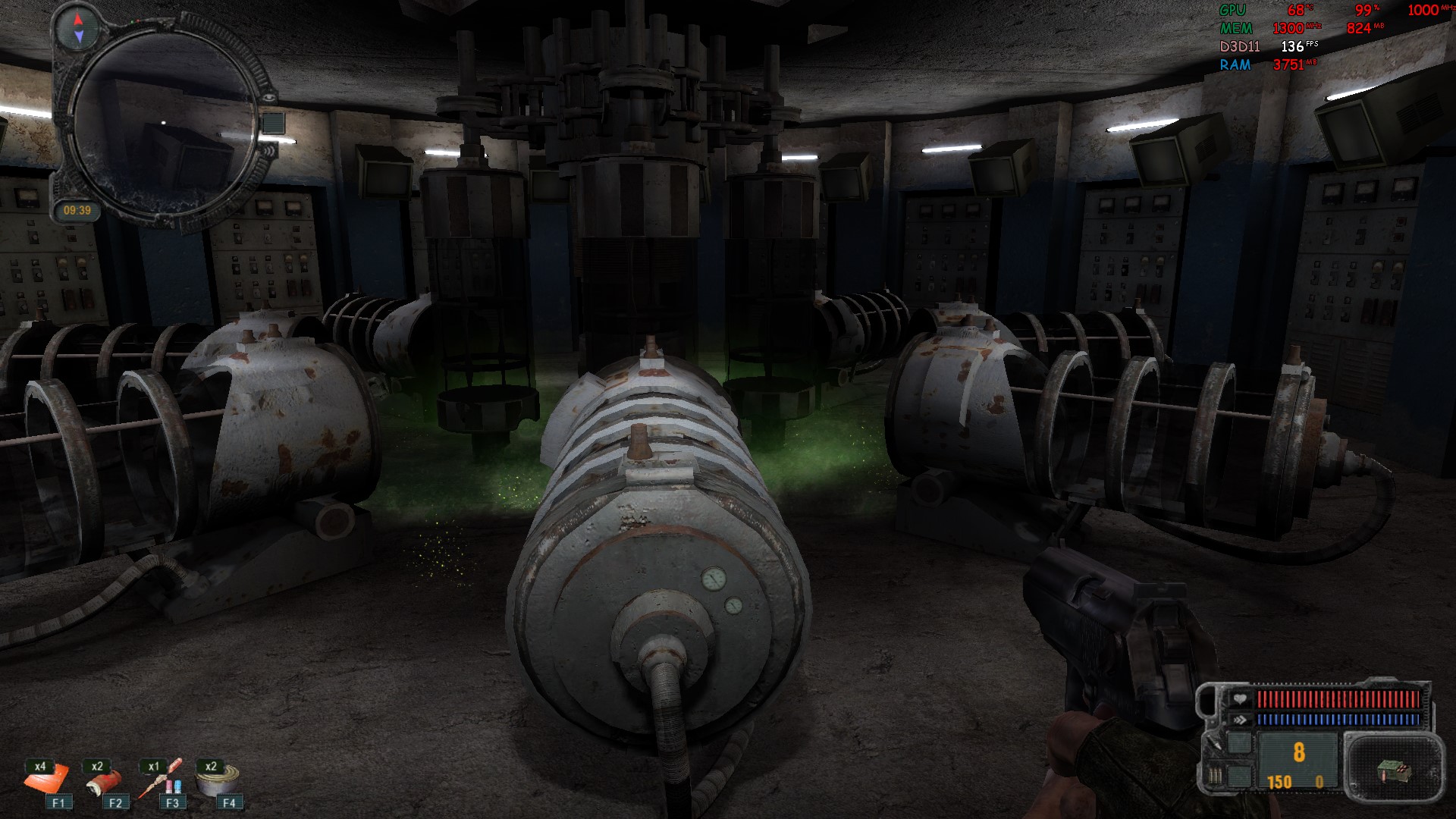Click the compass with red and blue arrows
This screenshot has width=1456, height=819.
[x=78, y=27]
